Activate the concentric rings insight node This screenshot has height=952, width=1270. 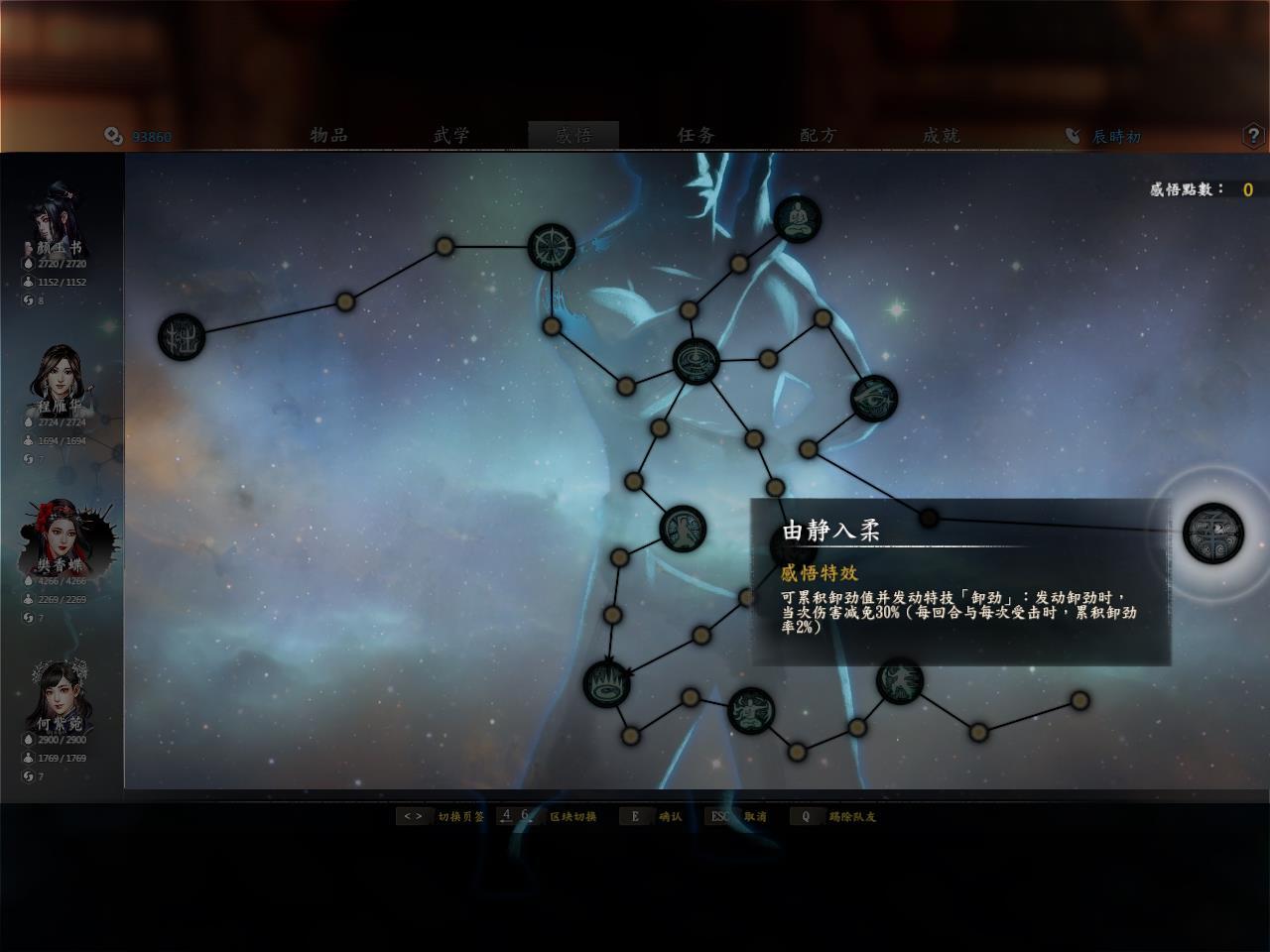point(696,361)
